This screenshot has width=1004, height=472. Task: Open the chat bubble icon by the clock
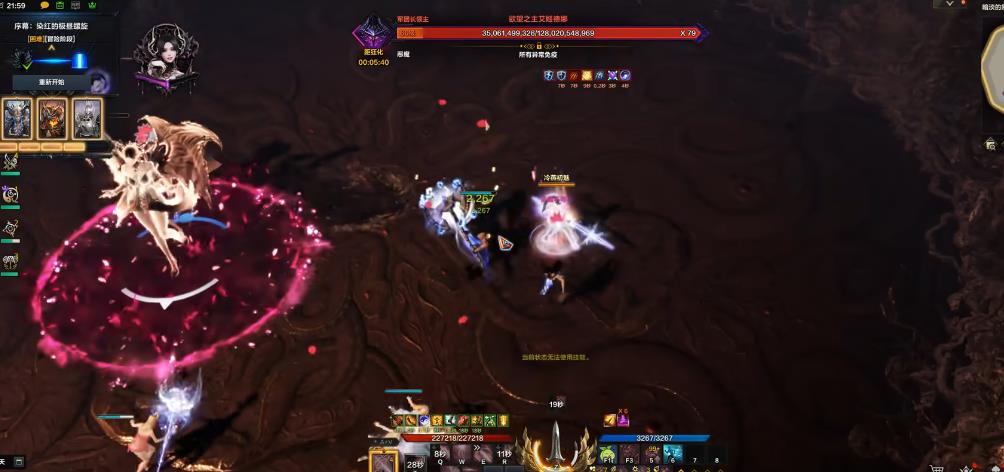click(x=45, y=6)
